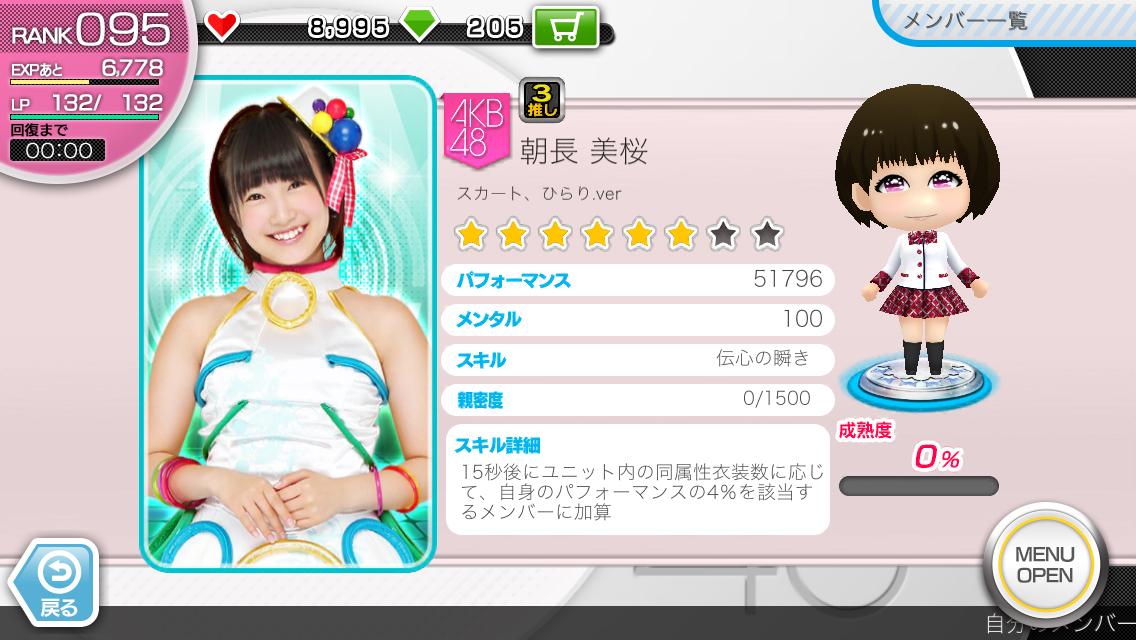Tap the MENU OPEN button
The image size is (1136, 640).
(x=1043, y=565)
